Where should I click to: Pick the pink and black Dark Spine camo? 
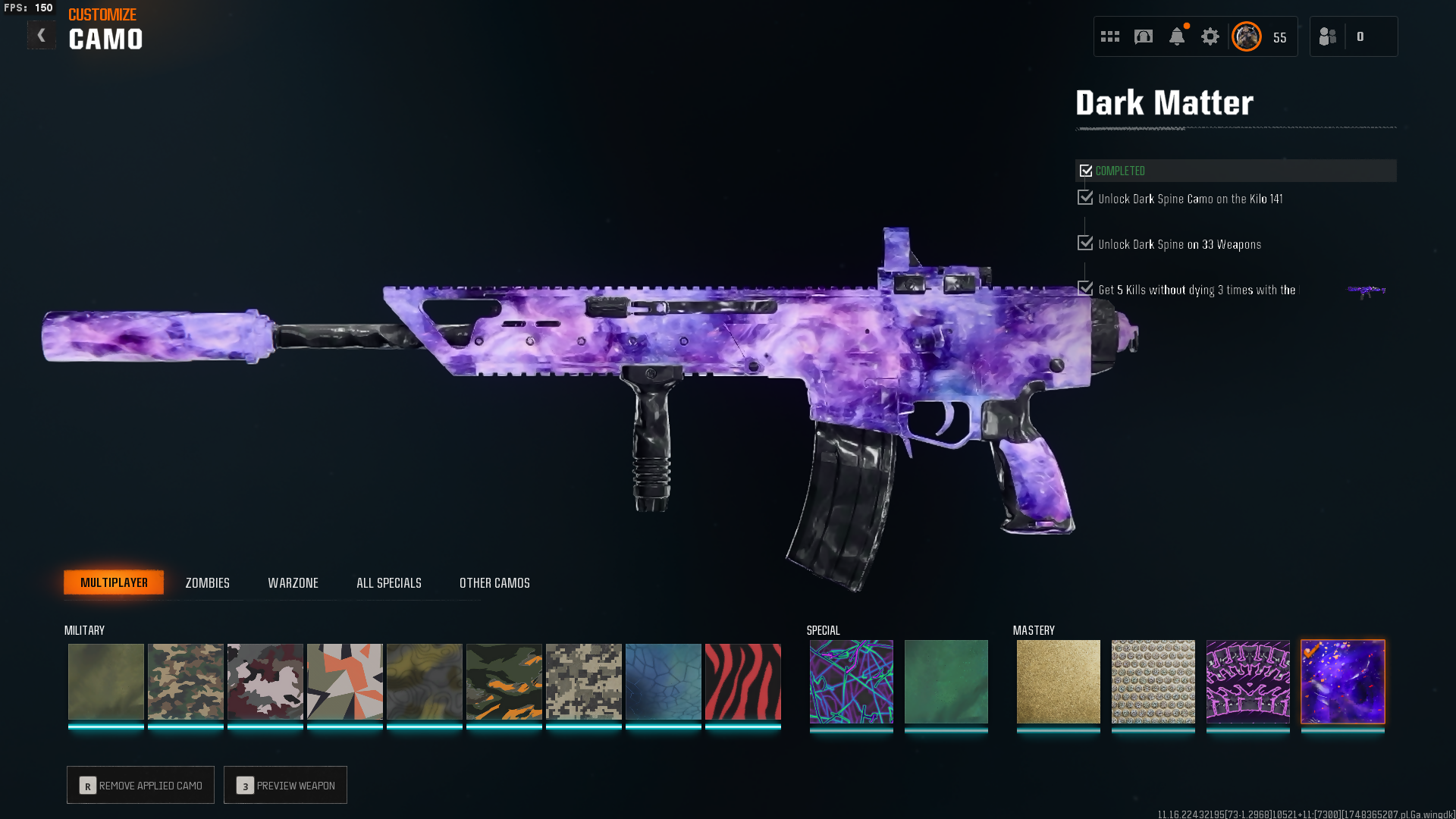pyautogui.click(x=1247, y=681)
